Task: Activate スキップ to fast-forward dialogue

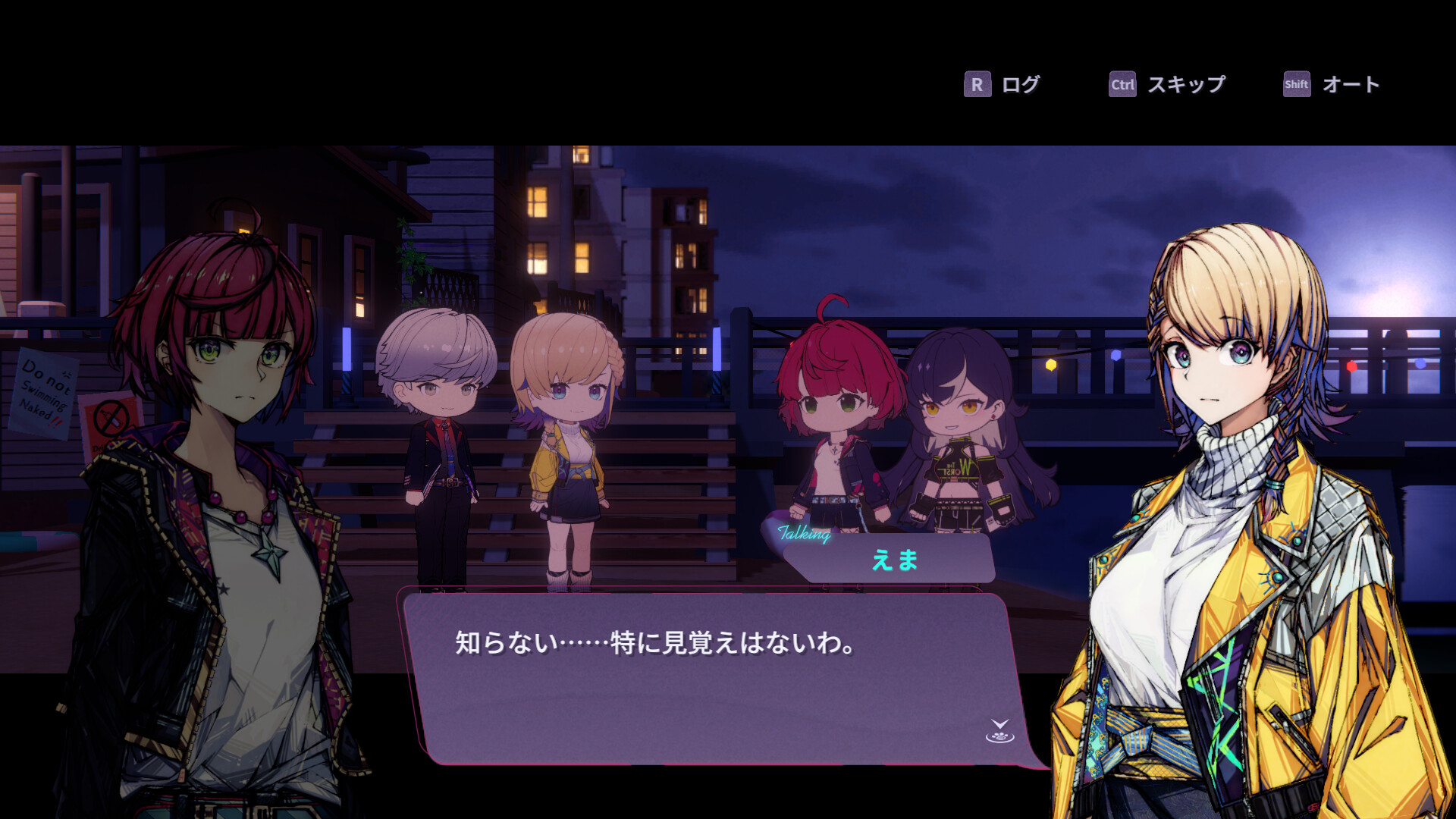Action: click(1187, 85)
